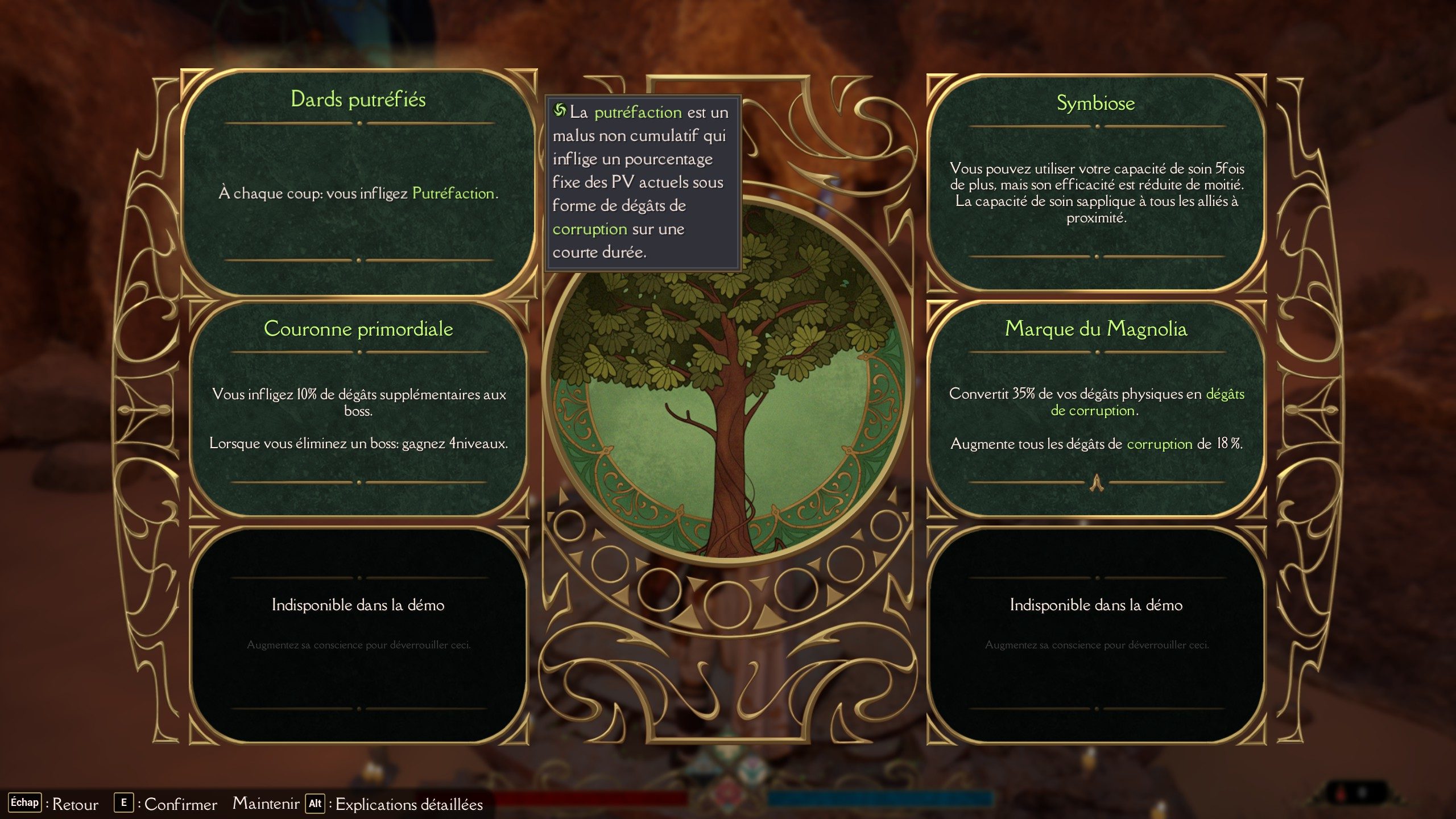The height and width of the screenshot is (819, 1456).
Task: Click the Retour label at bottom bar
Action: click(x=75, y=804)
